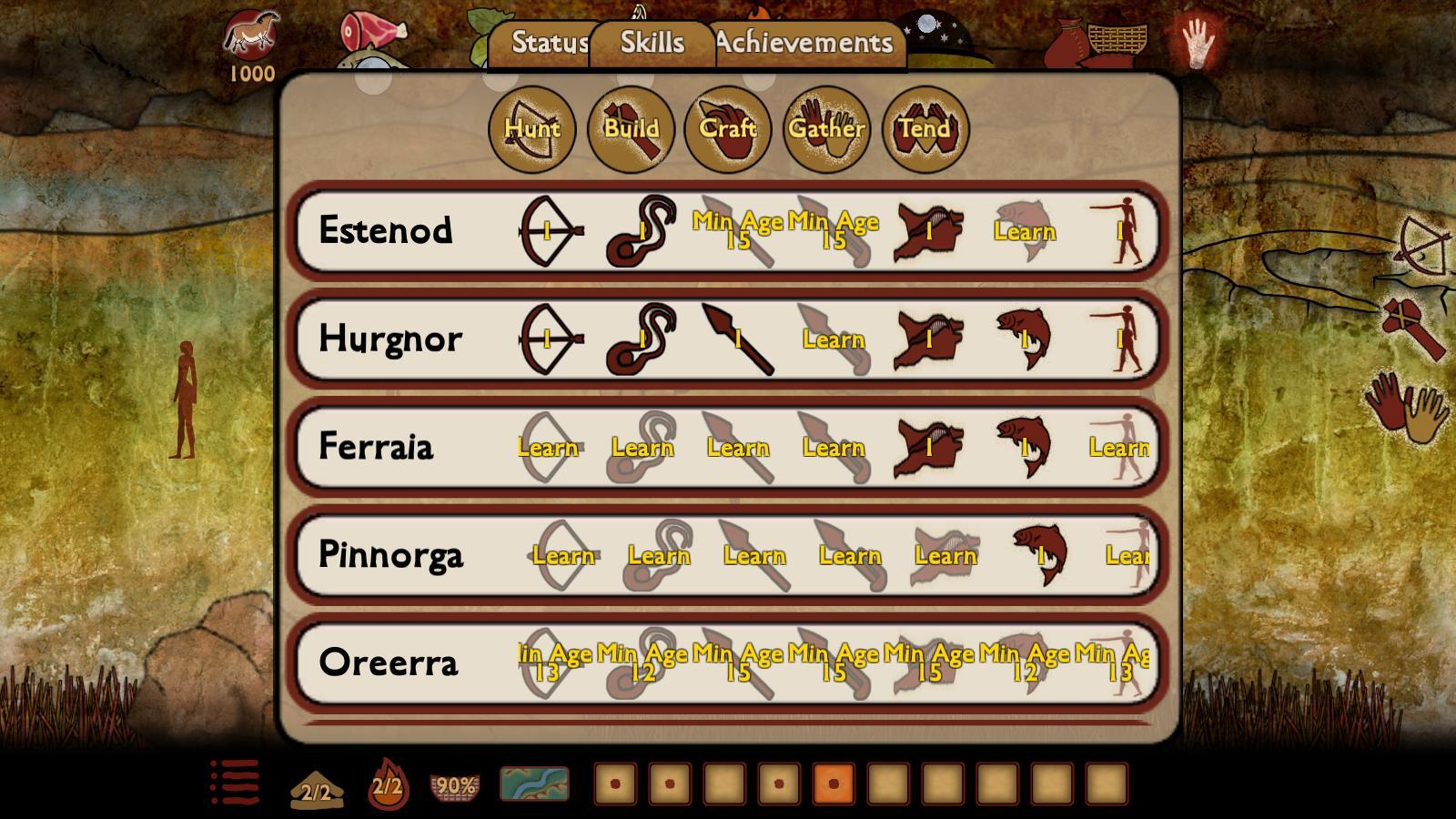Select the Build task category
Screen dimensions: 1456x819
(632, 129)
